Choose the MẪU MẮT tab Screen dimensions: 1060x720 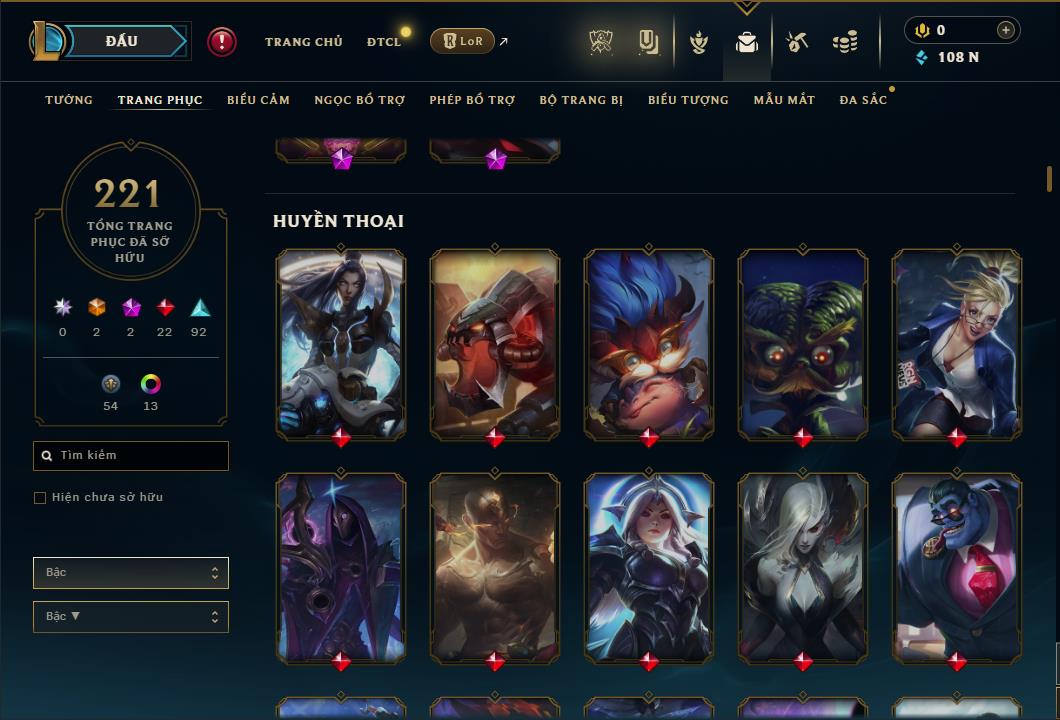click(x=784, y=100)
